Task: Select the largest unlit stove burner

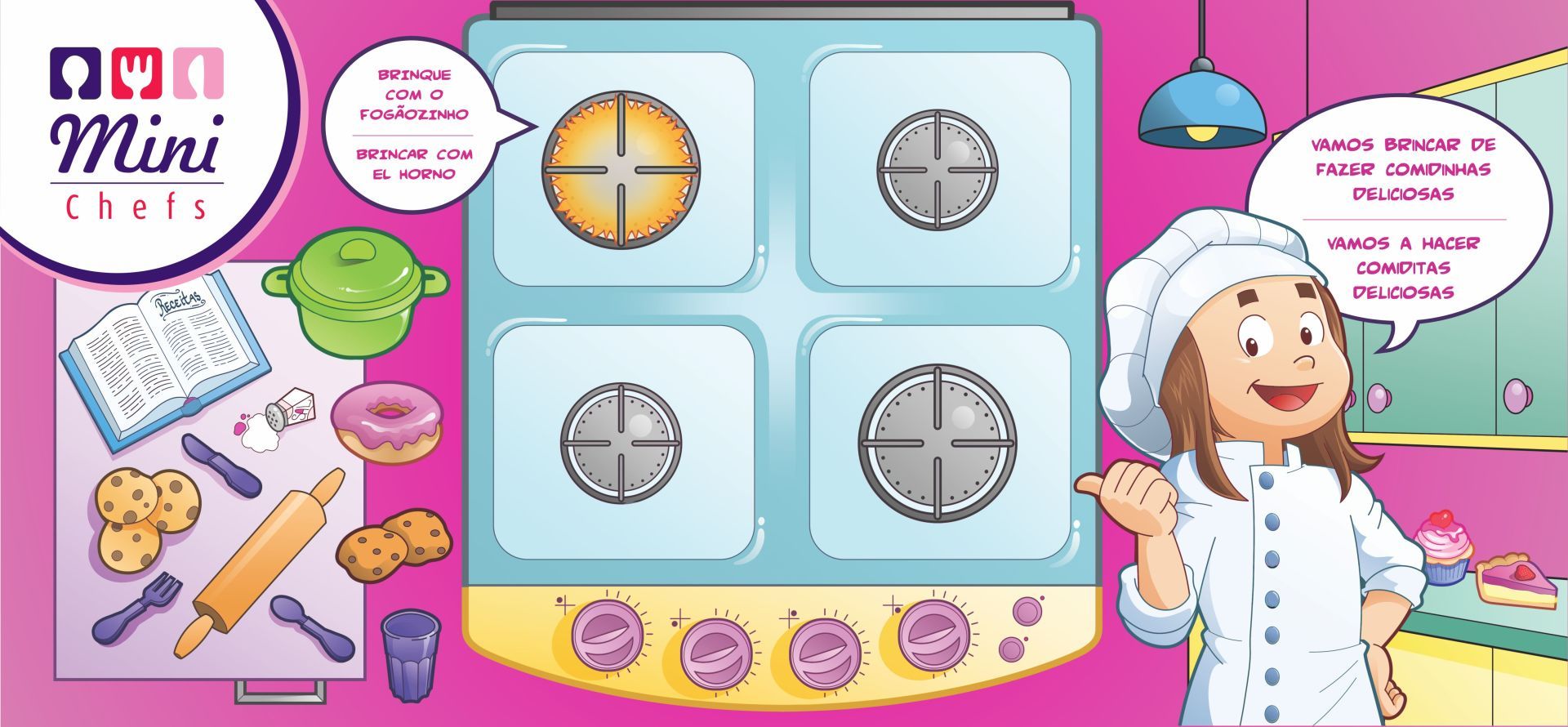Action: coord(938,444)
